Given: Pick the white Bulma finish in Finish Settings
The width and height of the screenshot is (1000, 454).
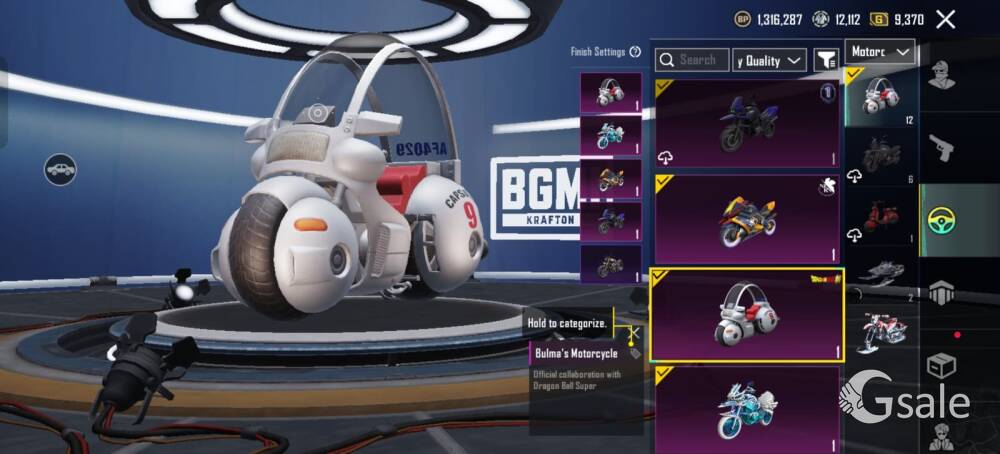Looking at the screenshot, I should 611,92.
